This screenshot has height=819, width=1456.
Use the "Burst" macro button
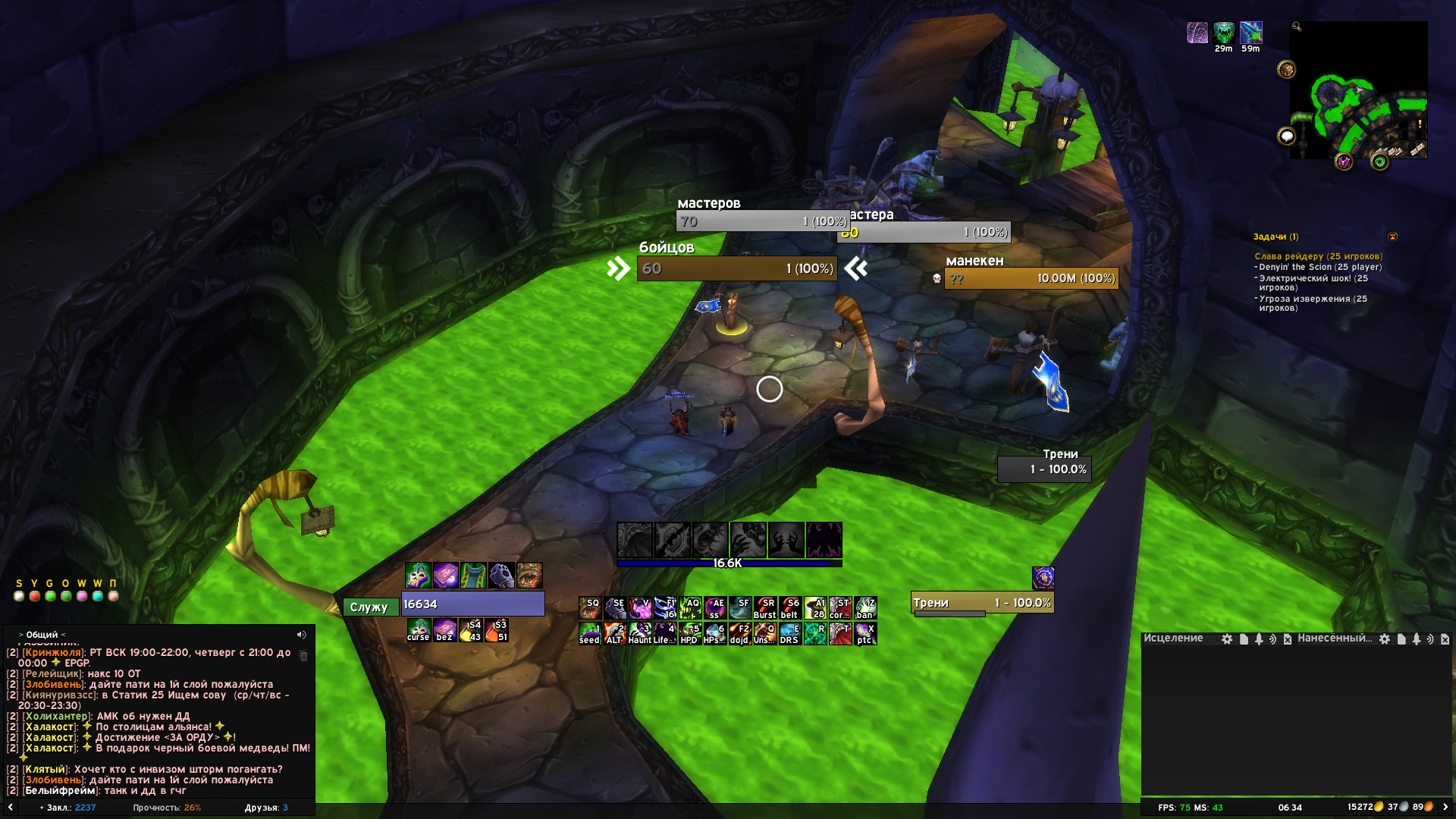click(x=764, y=608)
